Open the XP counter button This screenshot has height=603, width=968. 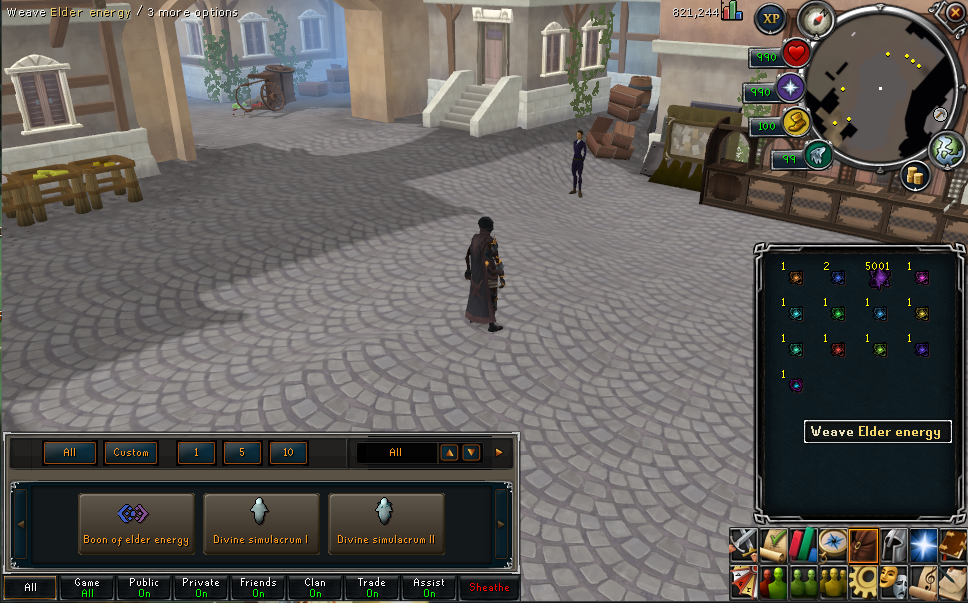pyautogui.click(x=770, y=18)
